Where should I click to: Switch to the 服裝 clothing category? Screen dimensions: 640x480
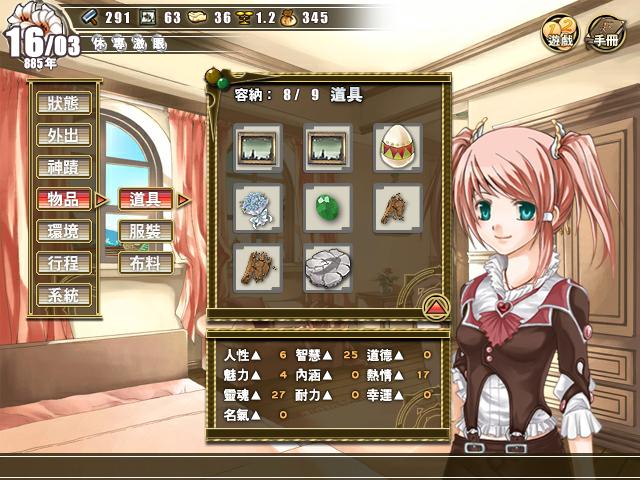pos(145,231)
